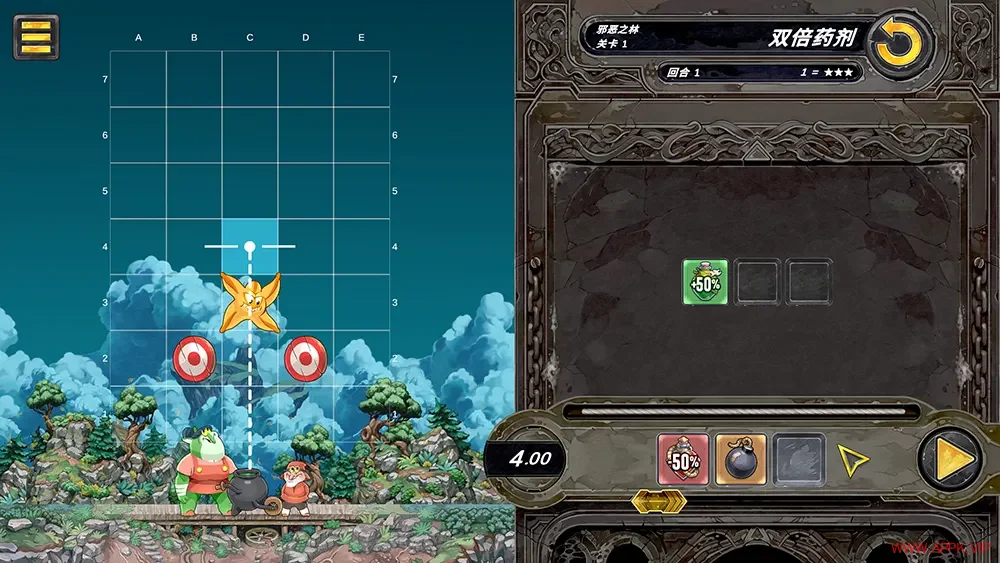Select the black bomb item
Screen dimensions: 1000x563
741,459
